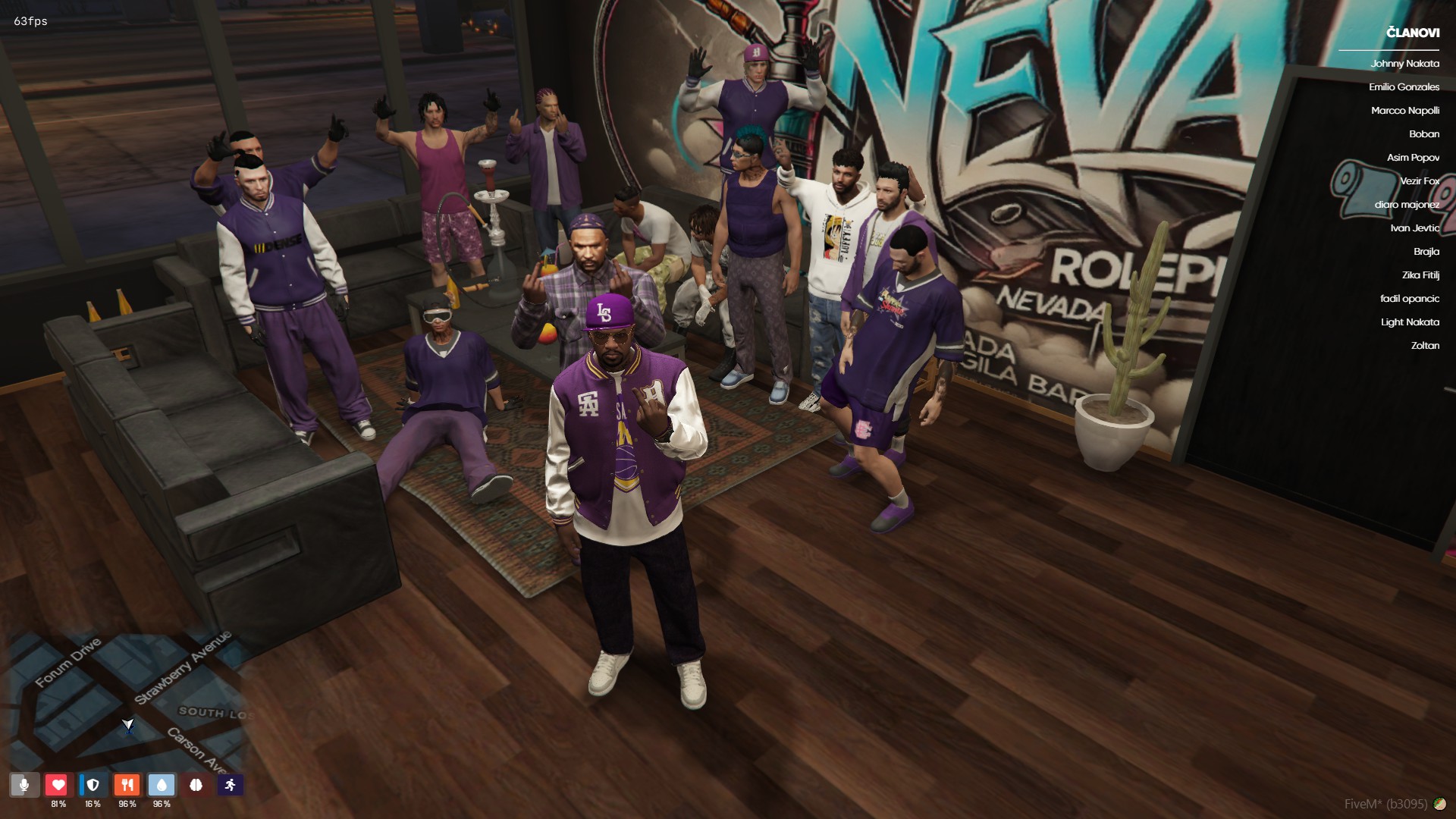This screenshot has width=1456, height=819.
Task: Click the Boban member entry
Action: [x=1423, y=134]
